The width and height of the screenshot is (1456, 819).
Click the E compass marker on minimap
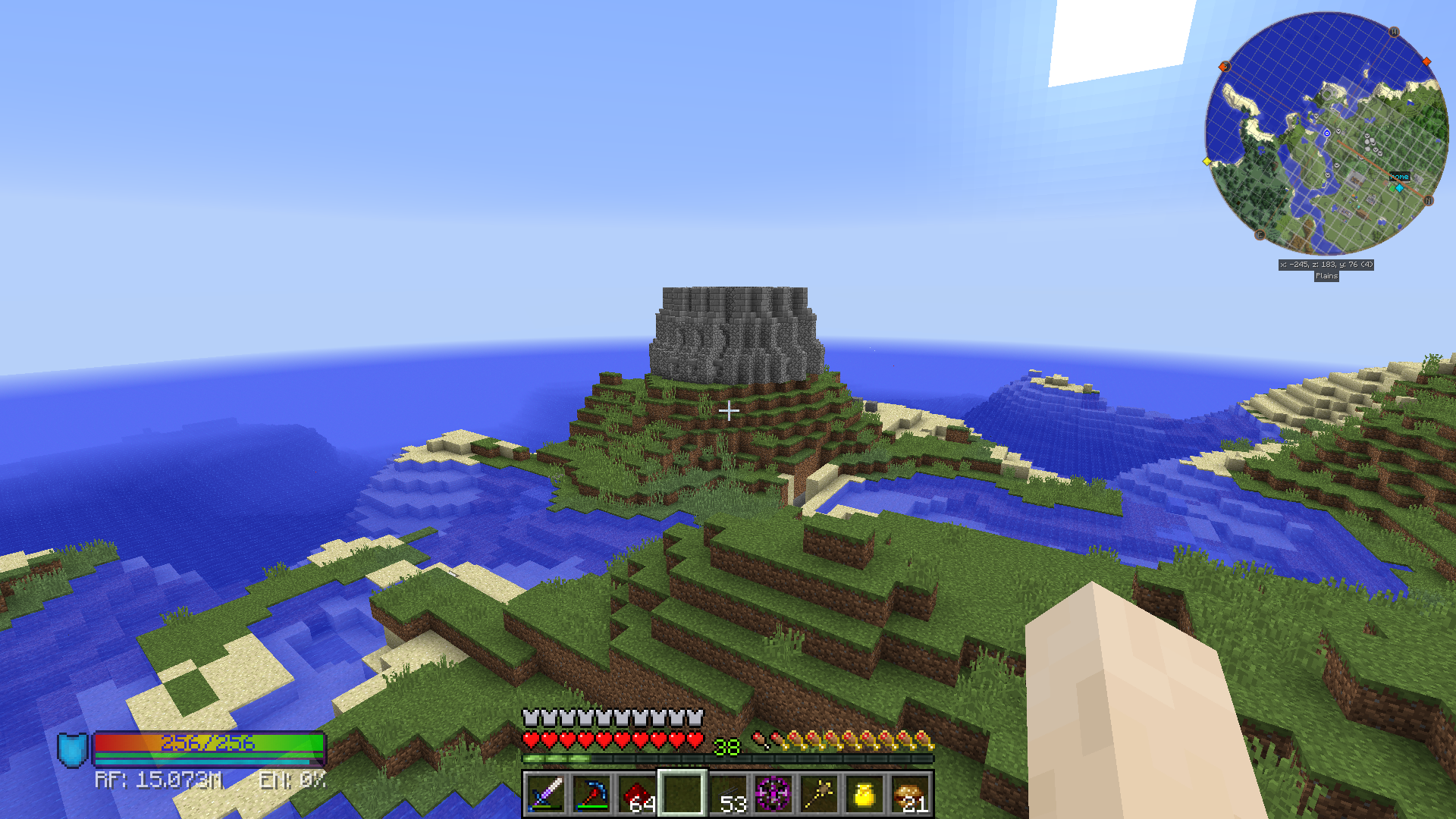click(x=1260, y=235)
